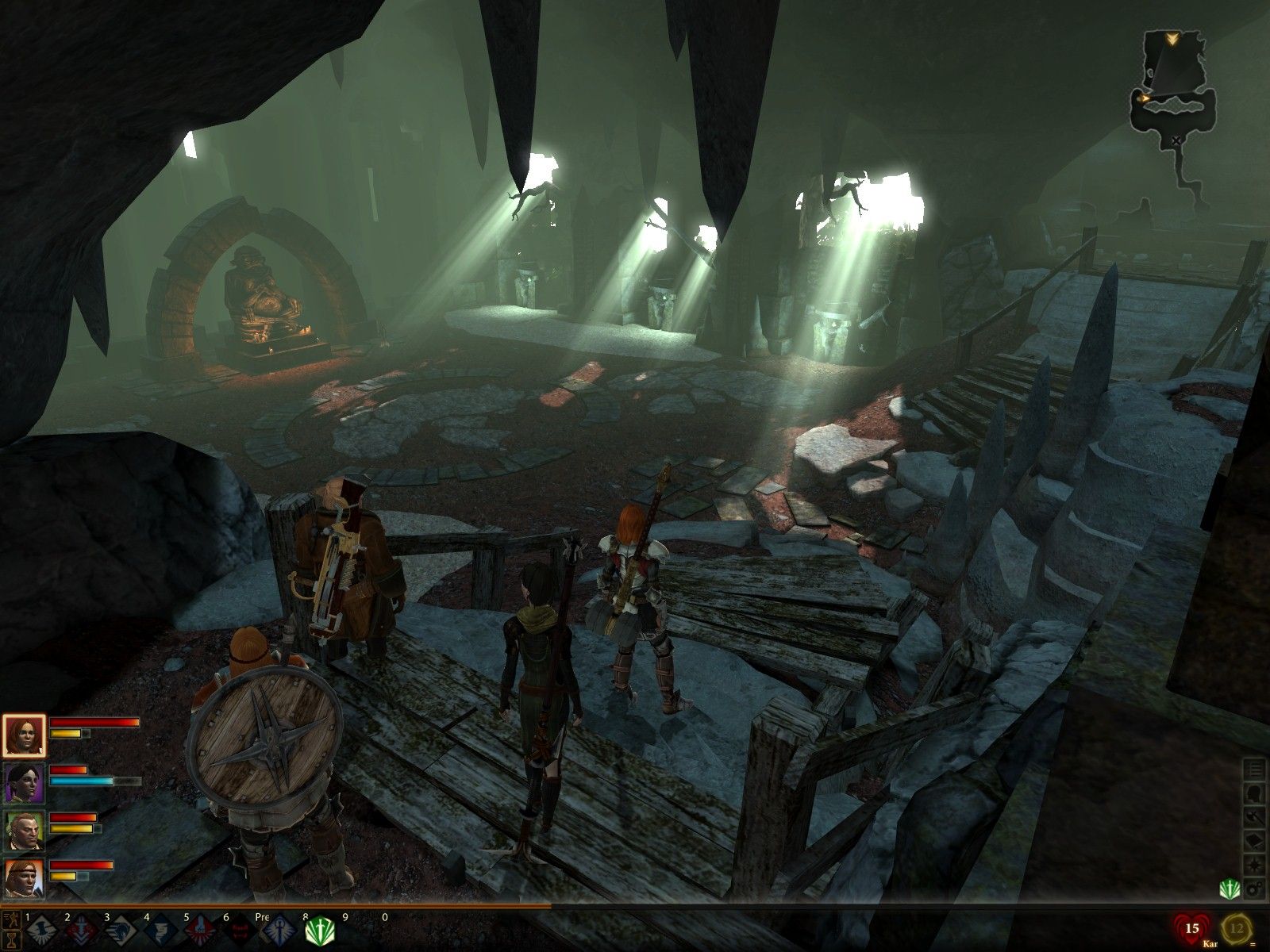Open the list-lines journal menu button

point(1256,769)
